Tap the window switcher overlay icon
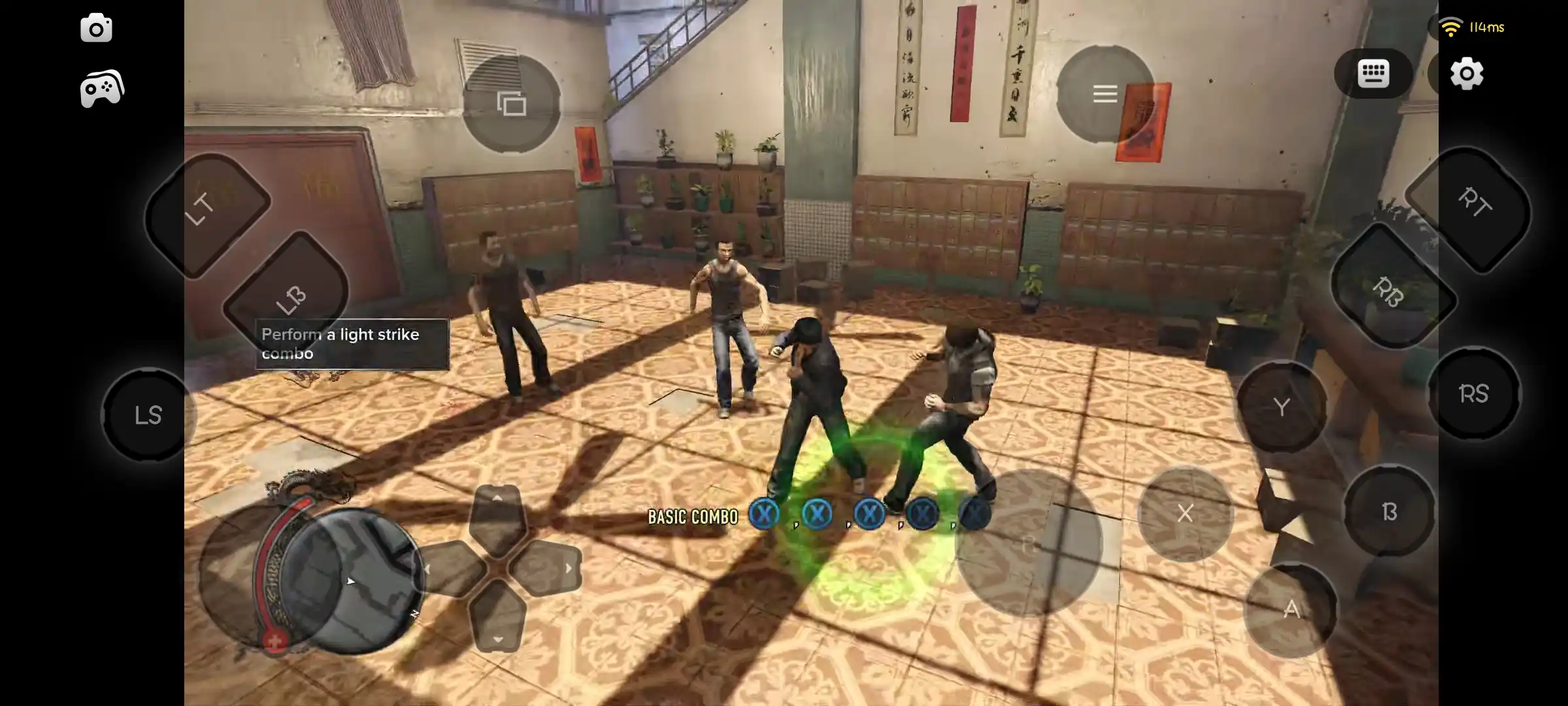1568x706 pixels. point(511,103)
